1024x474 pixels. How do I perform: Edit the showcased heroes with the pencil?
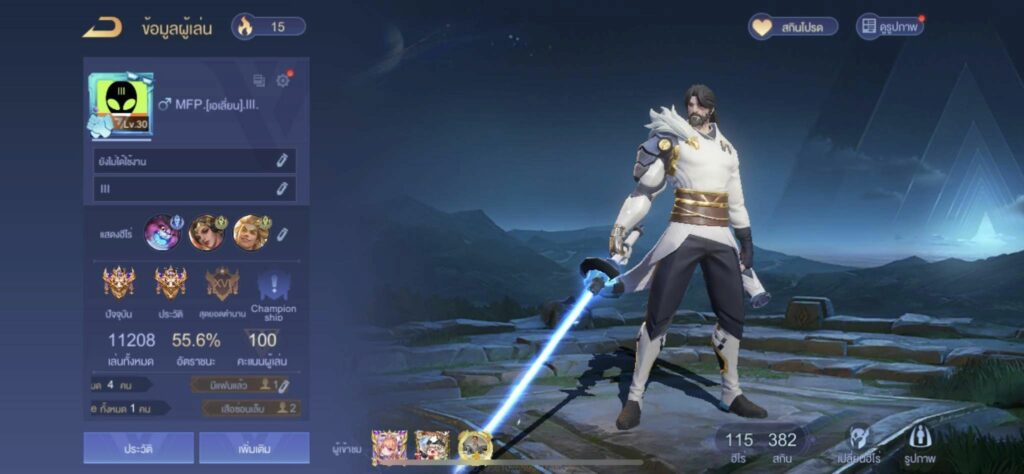tap(283, 234)
